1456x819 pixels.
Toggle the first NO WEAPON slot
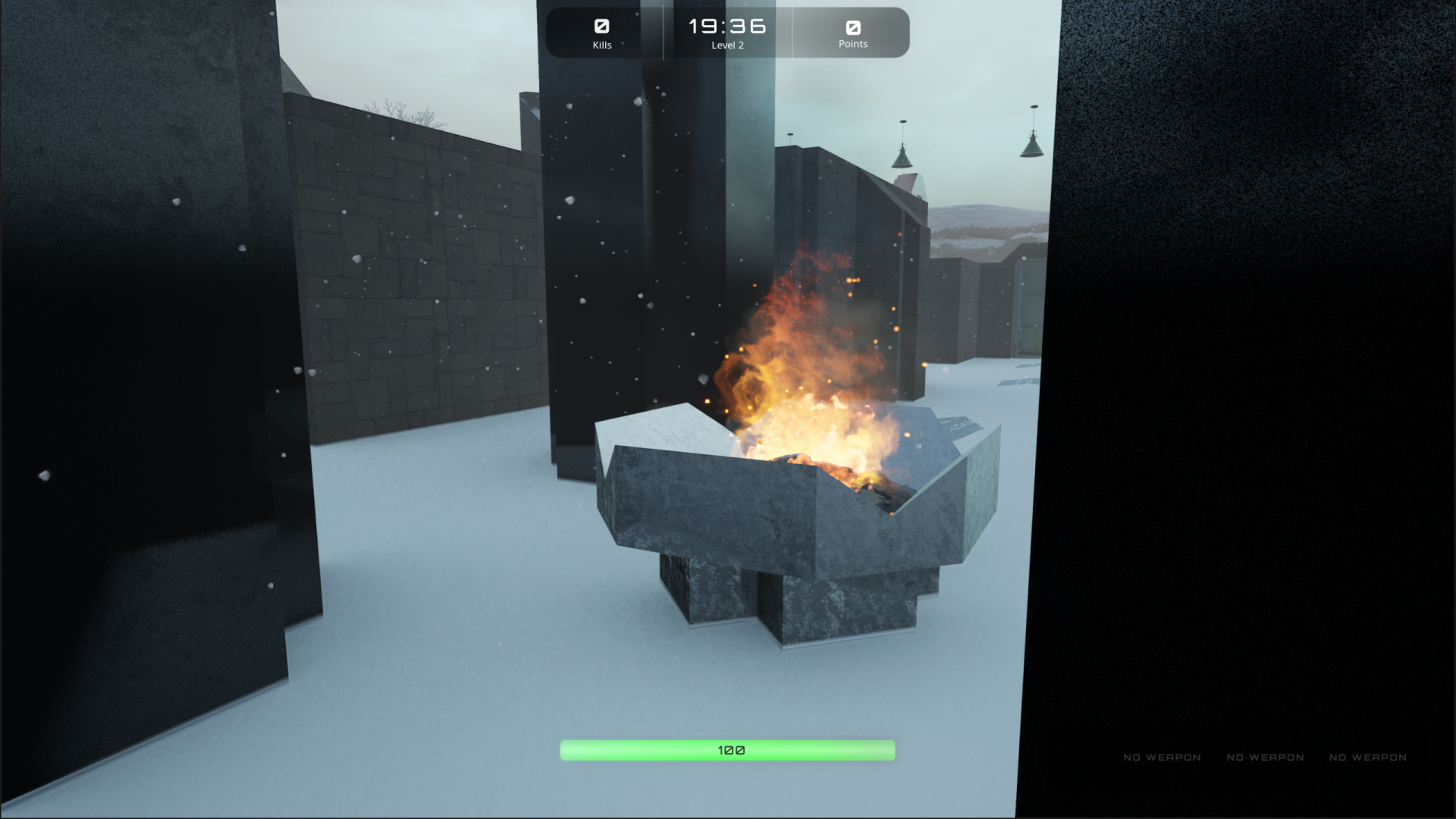point(1162,758)
